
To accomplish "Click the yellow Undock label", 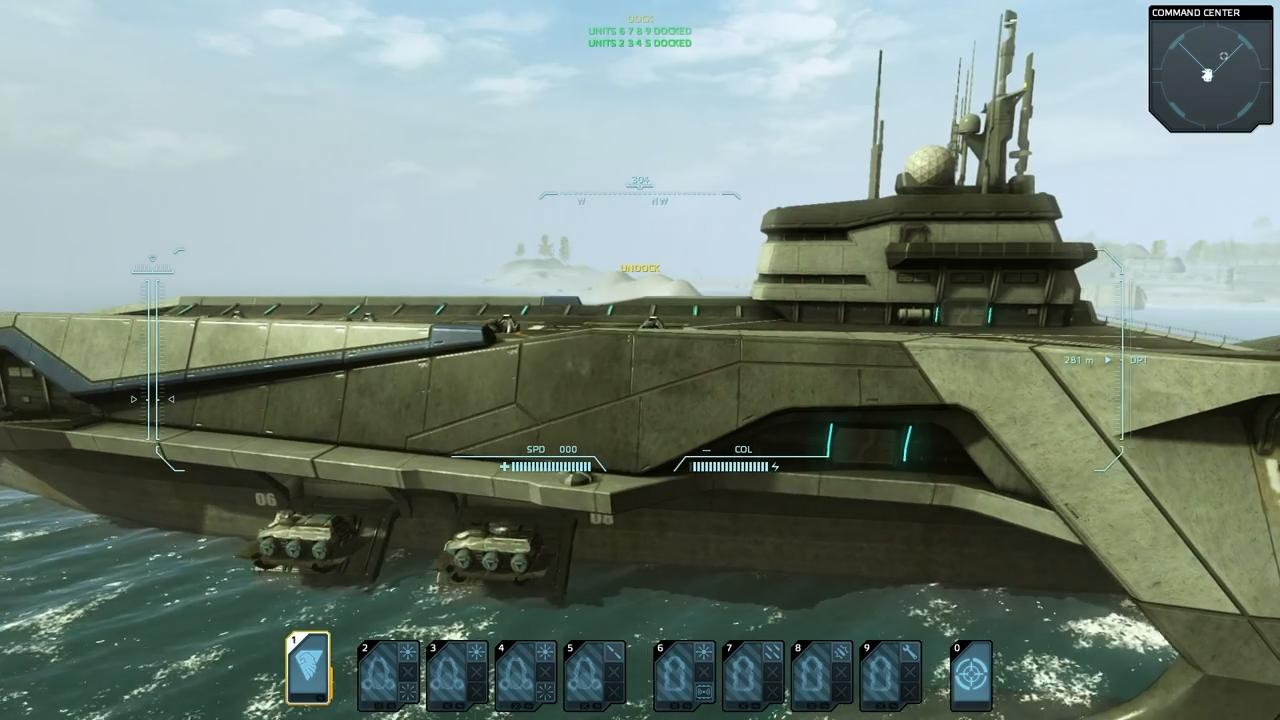I will click(x=640, y=268).
